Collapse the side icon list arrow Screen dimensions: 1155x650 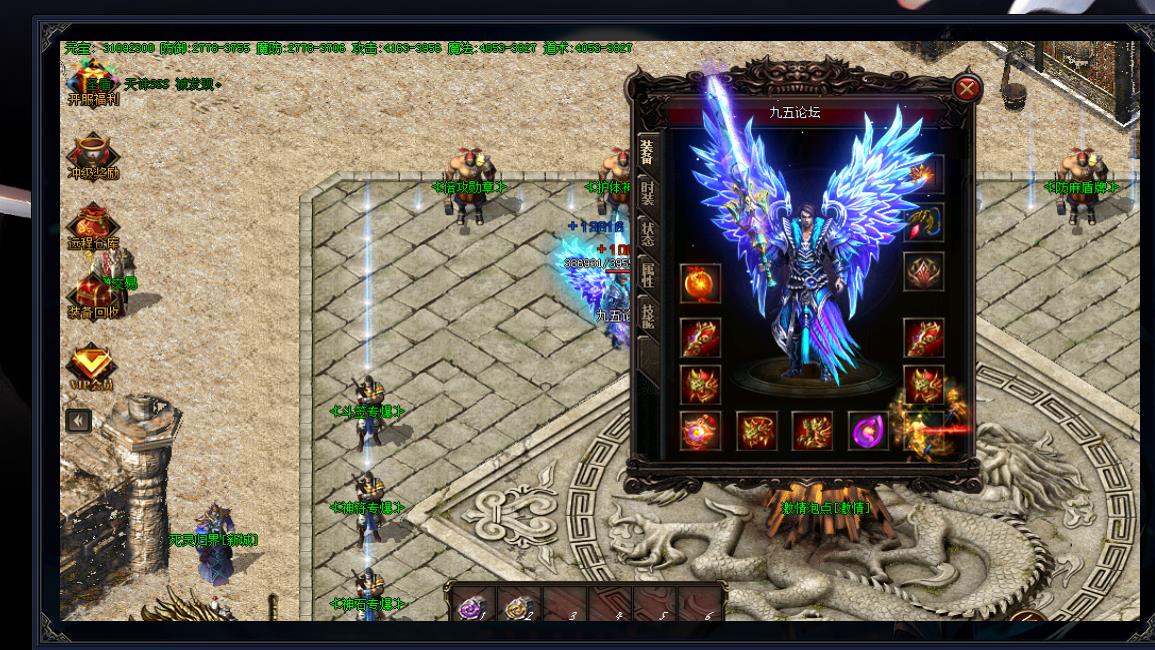coord(78,421)
